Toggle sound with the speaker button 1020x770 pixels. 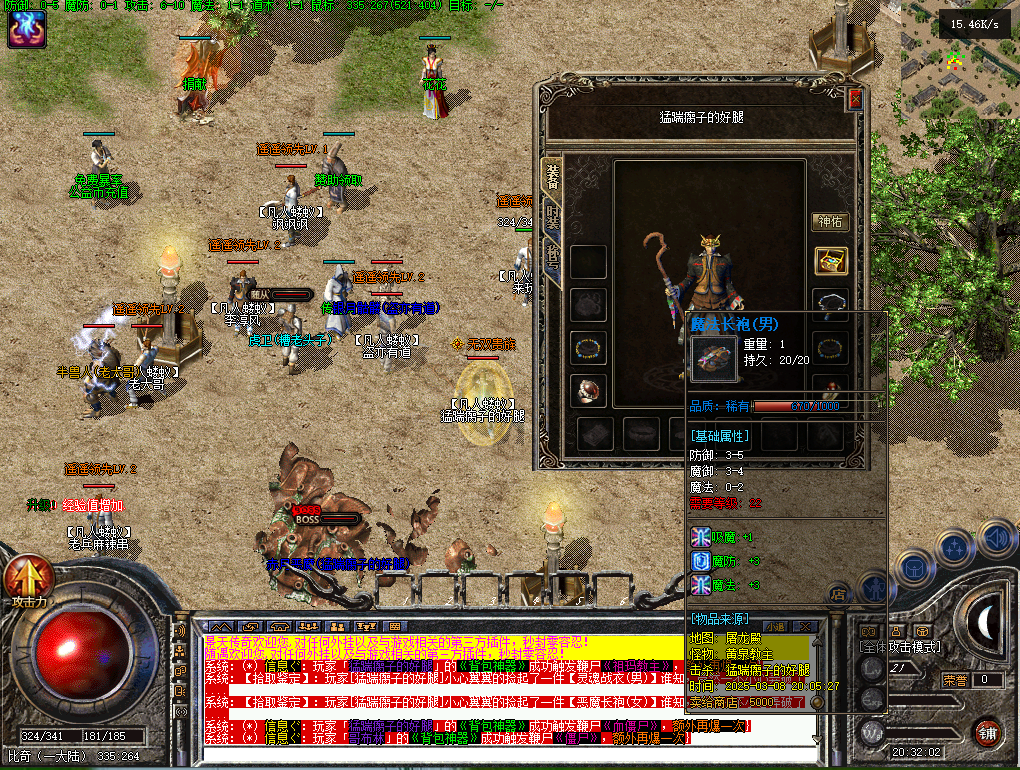[996, 540]
